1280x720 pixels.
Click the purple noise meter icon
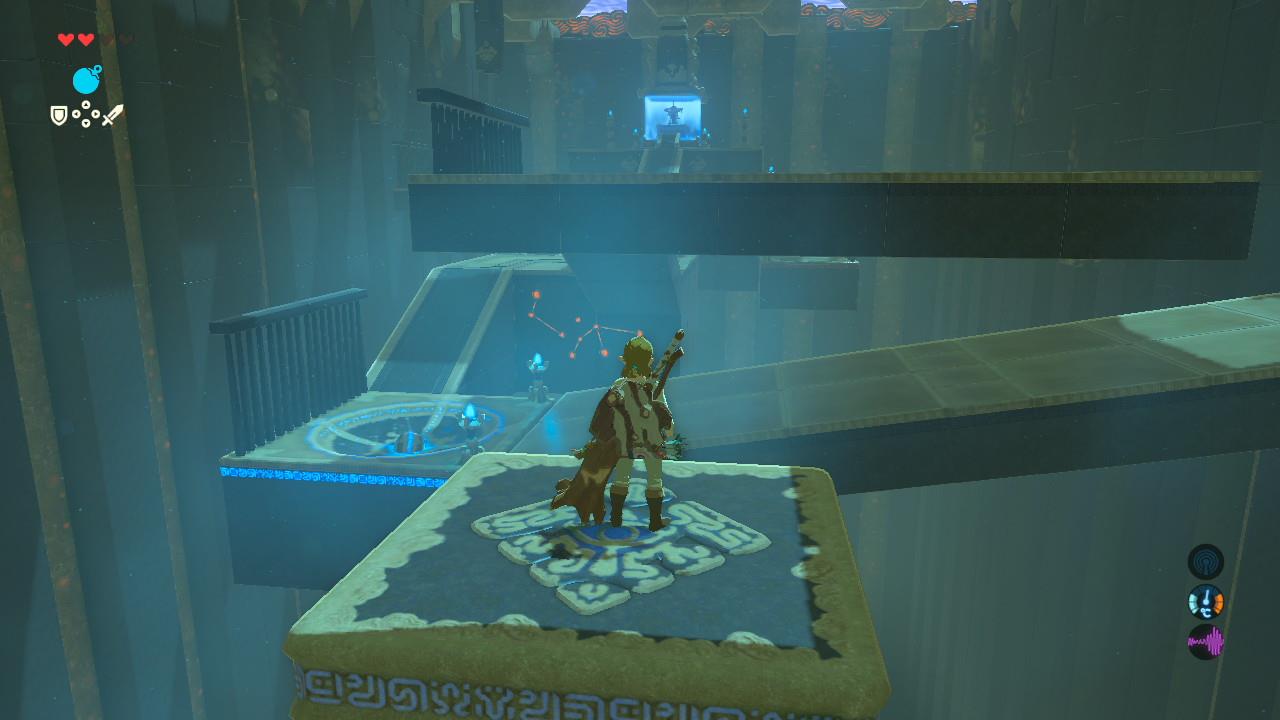click(x=1205, y=641)
